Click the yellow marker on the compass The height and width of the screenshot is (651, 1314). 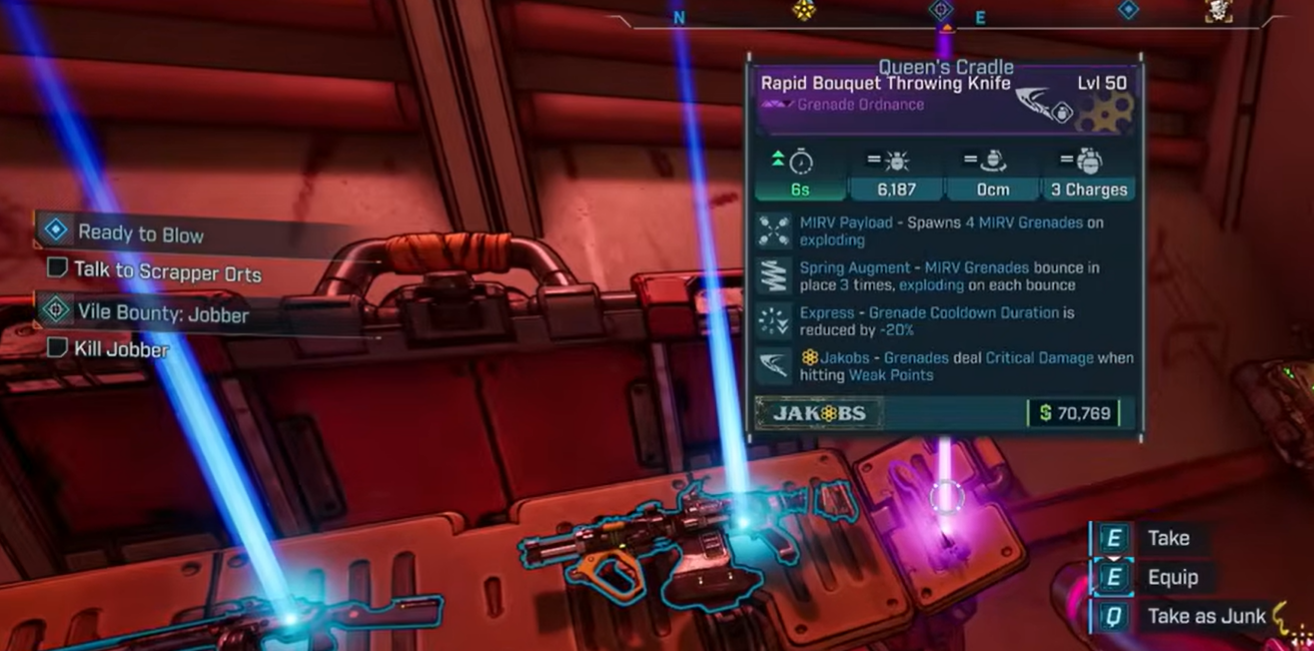pos(802,10)
